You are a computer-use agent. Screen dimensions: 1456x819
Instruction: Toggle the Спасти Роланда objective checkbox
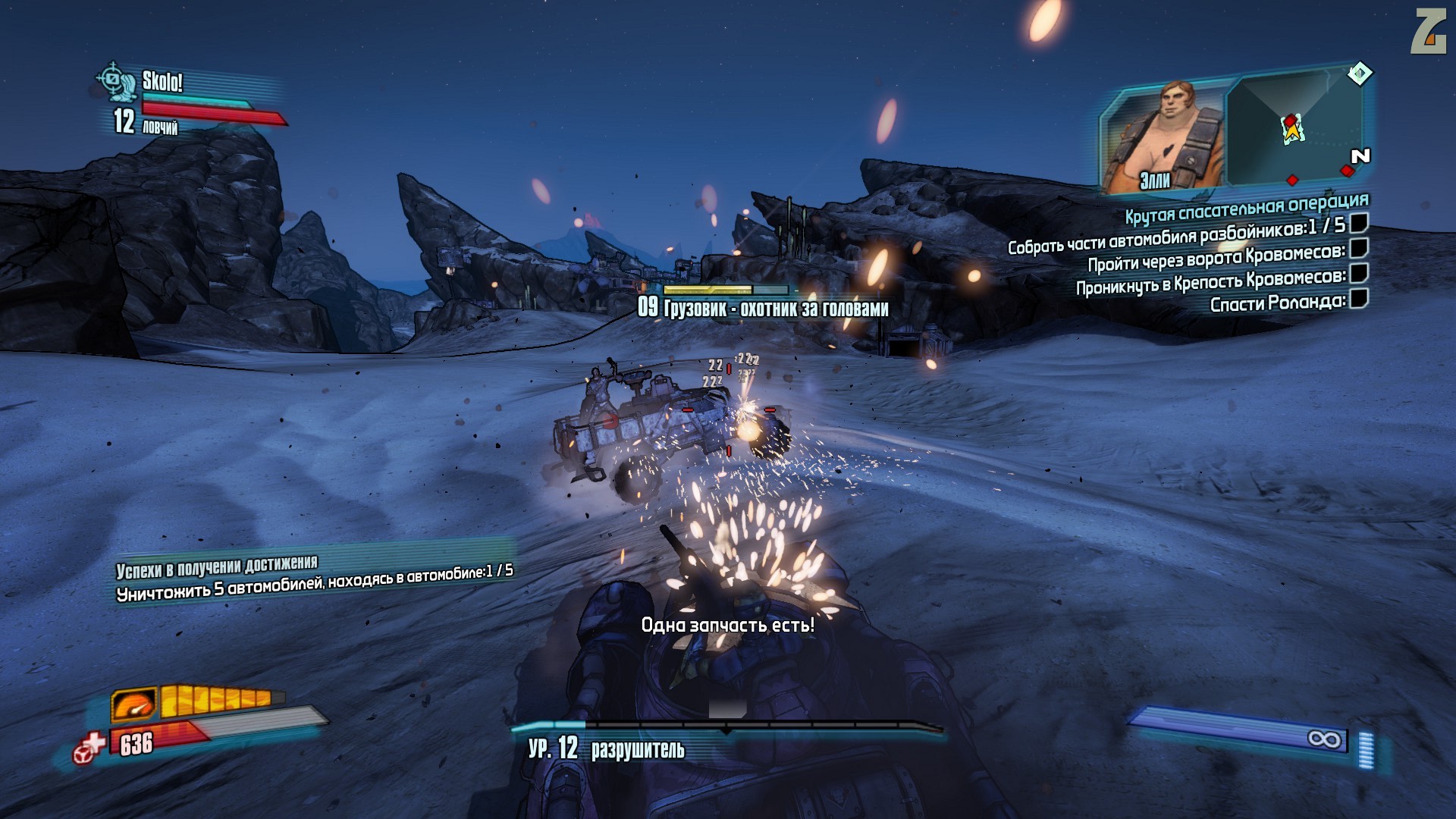click(x=1359, y=299)
